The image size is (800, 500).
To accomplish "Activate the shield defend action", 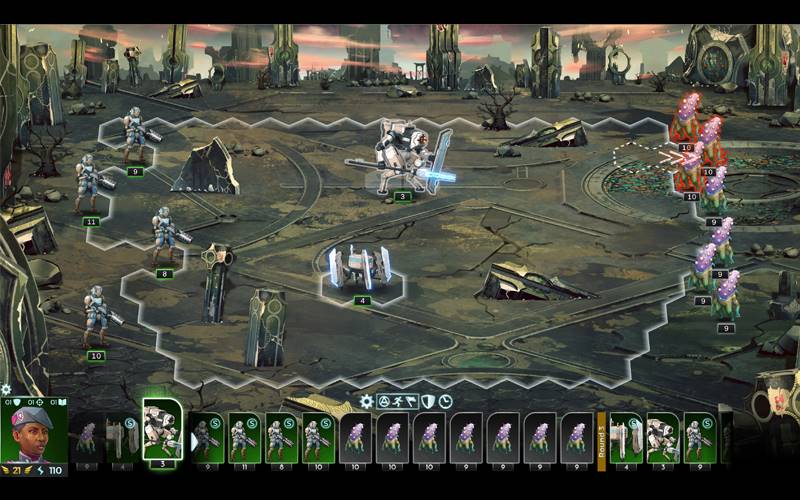I will 429,402.
